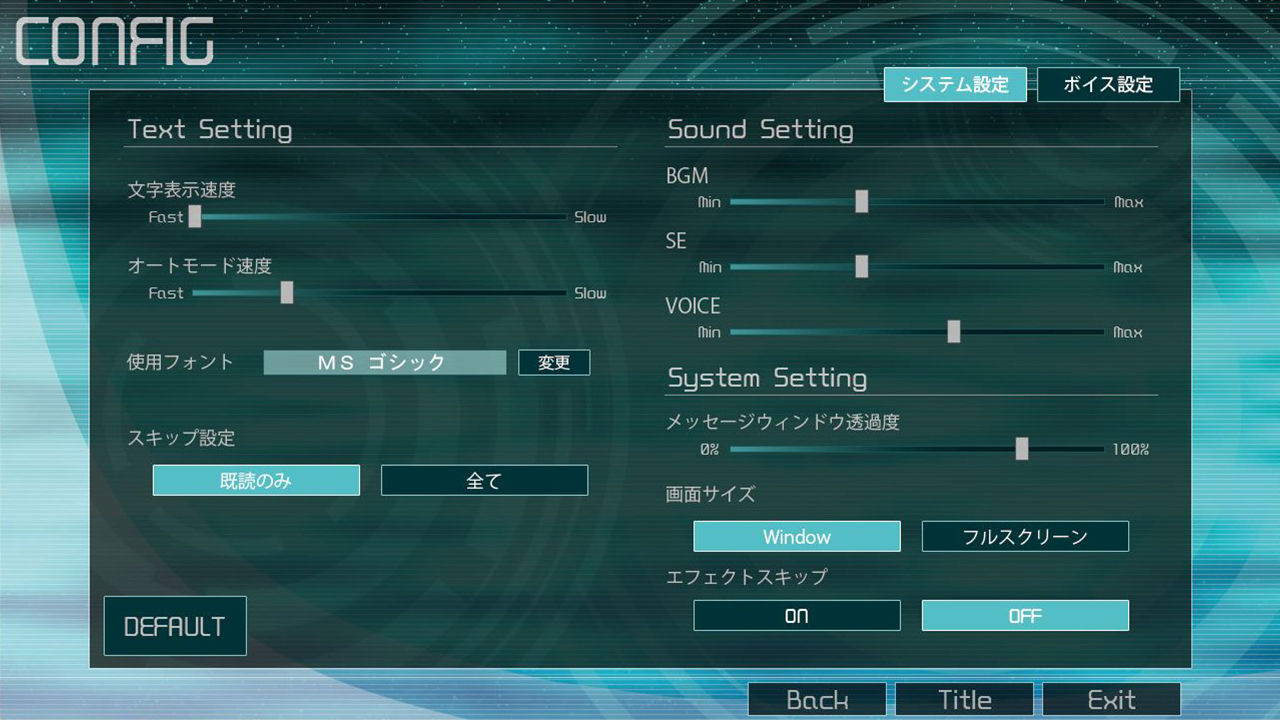Viewport: 1280px width, 720px height.
Task: Switch to the システム設定 tab
Action: click(955, 84)
